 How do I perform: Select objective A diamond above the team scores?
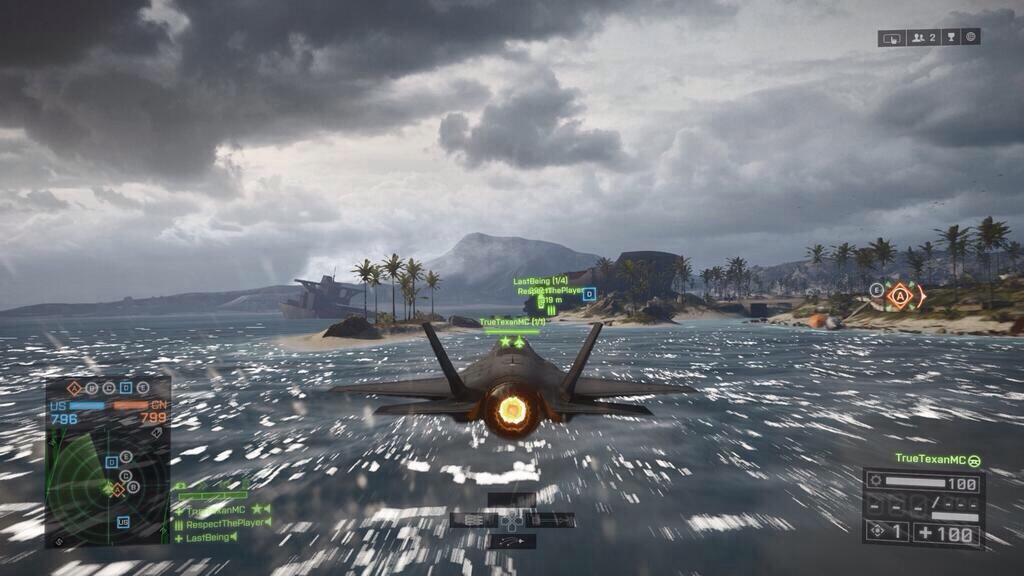point(74,388)
